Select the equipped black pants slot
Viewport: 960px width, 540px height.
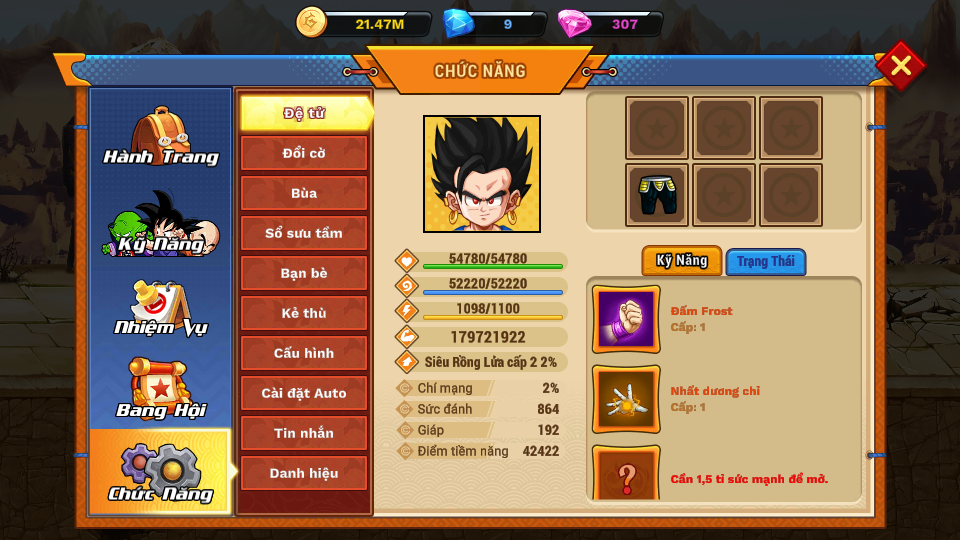(657, 195)
